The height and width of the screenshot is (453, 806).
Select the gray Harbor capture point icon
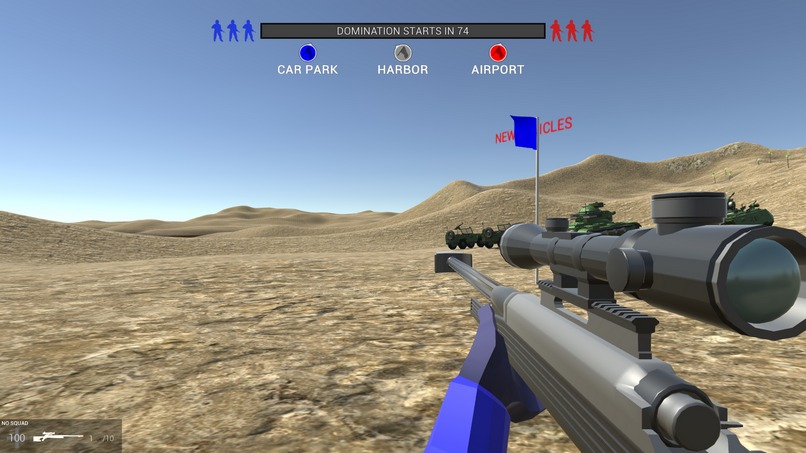(x=403, y=53)
